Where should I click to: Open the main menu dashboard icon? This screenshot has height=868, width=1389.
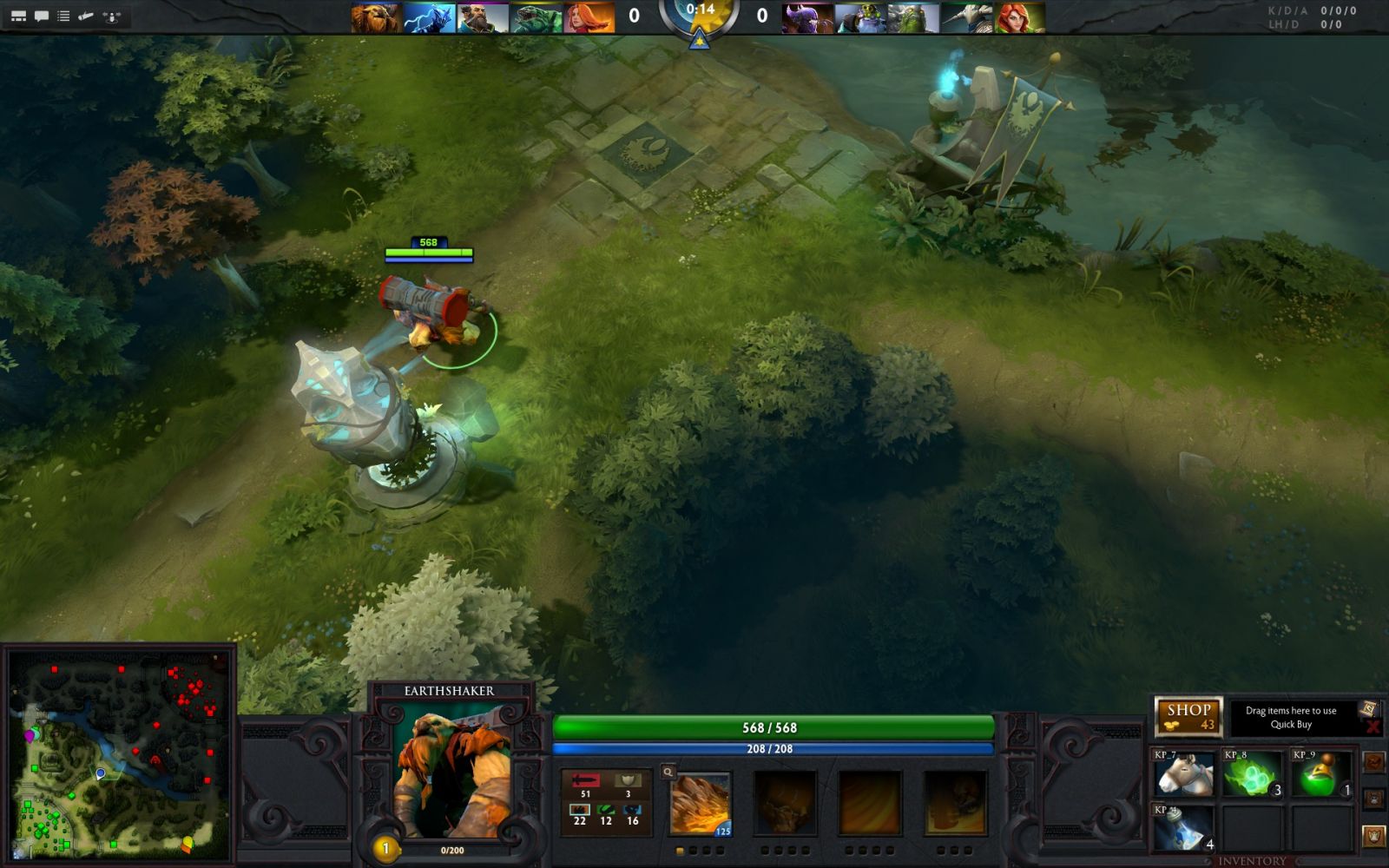tap(18, 16)
